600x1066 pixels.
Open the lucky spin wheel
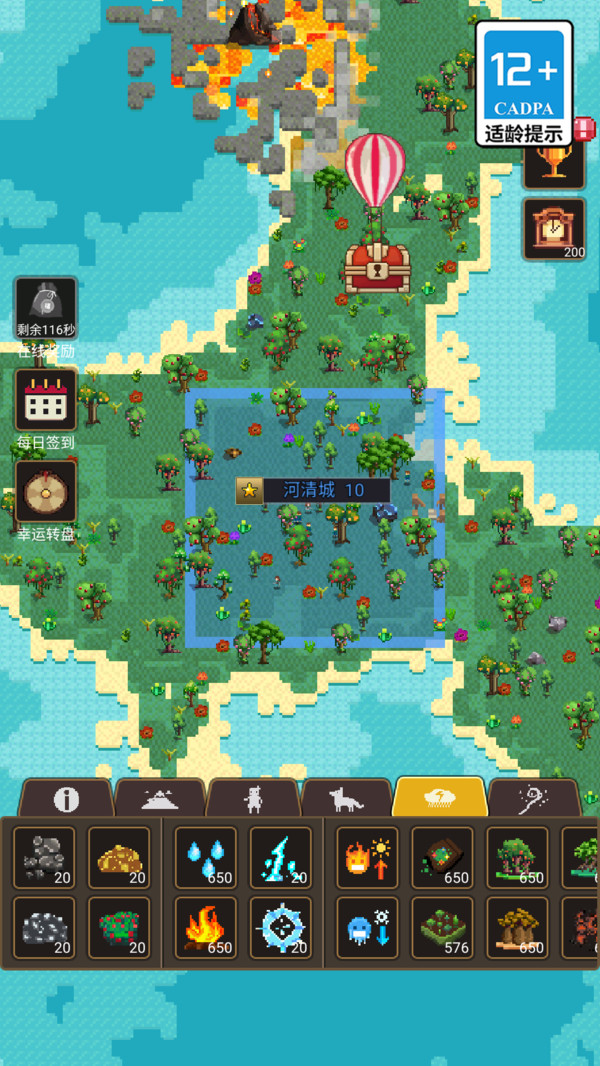coord(45,492)
